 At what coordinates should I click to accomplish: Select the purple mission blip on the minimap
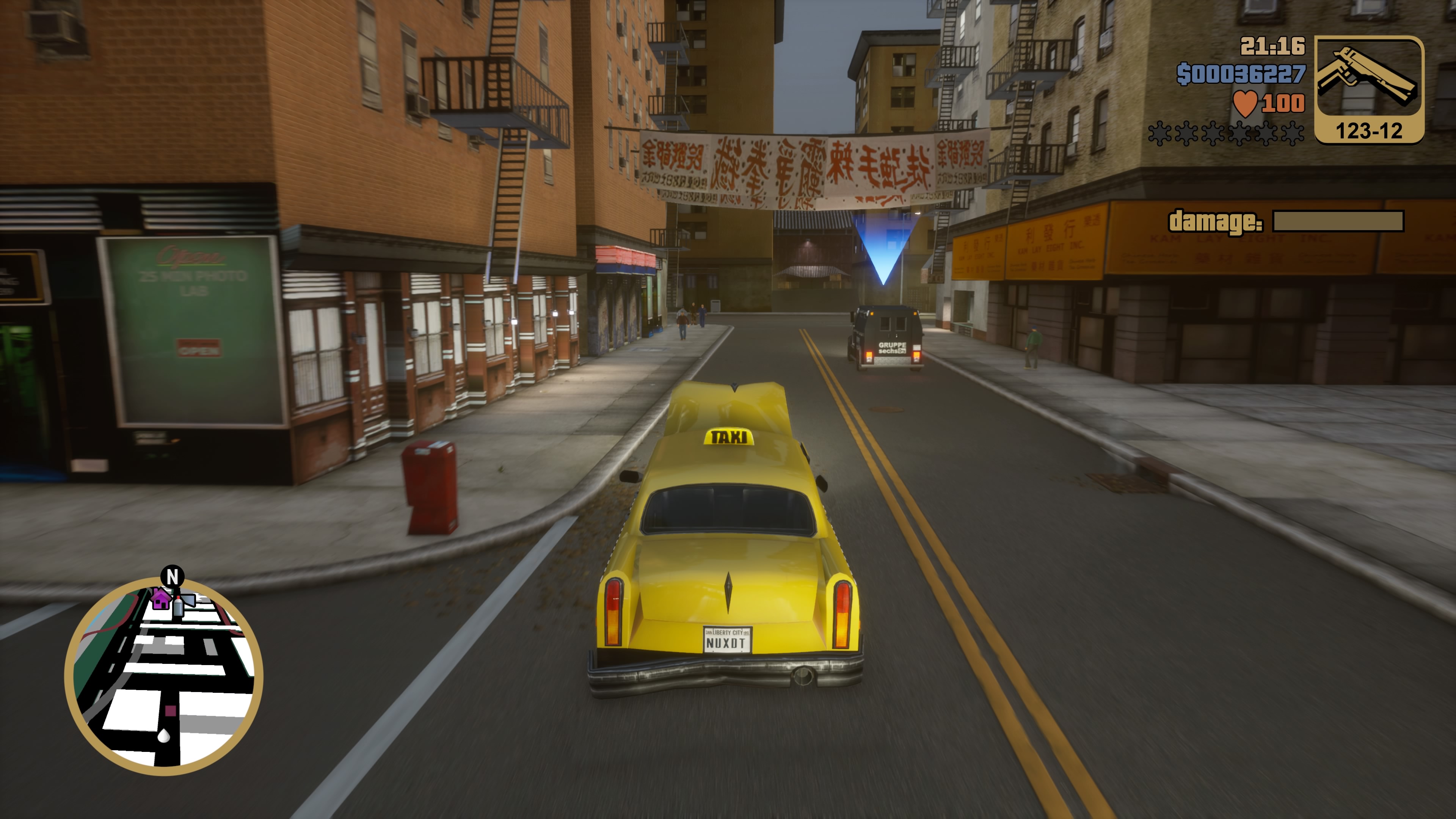pyautogui.click(x=170, y=711)
